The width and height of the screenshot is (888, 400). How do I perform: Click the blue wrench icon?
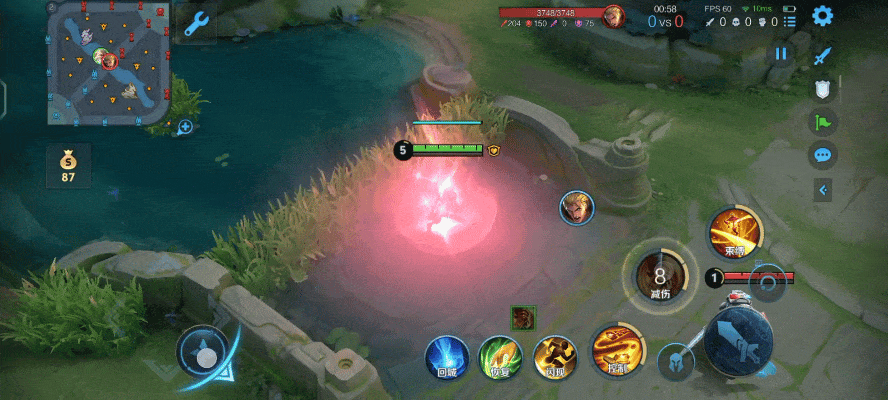point(196,23)
